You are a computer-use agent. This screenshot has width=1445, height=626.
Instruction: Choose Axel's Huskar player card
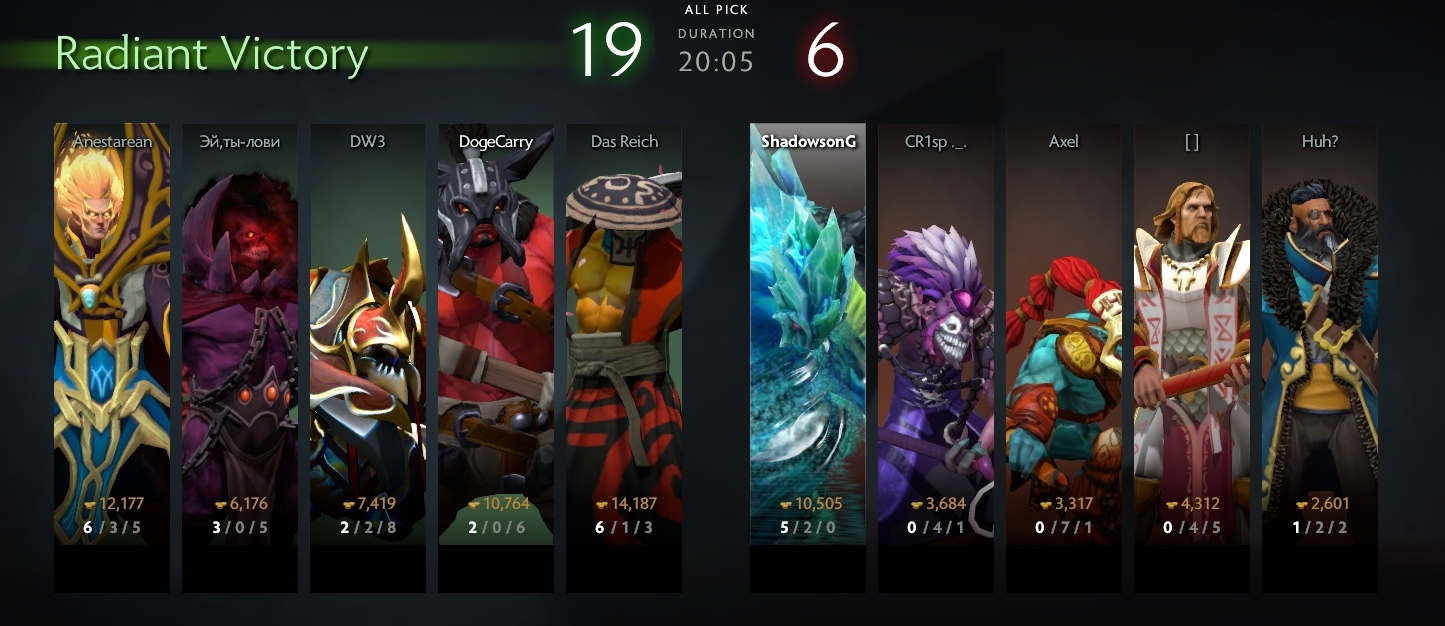pyautogui.click(x=1063, y=335)
